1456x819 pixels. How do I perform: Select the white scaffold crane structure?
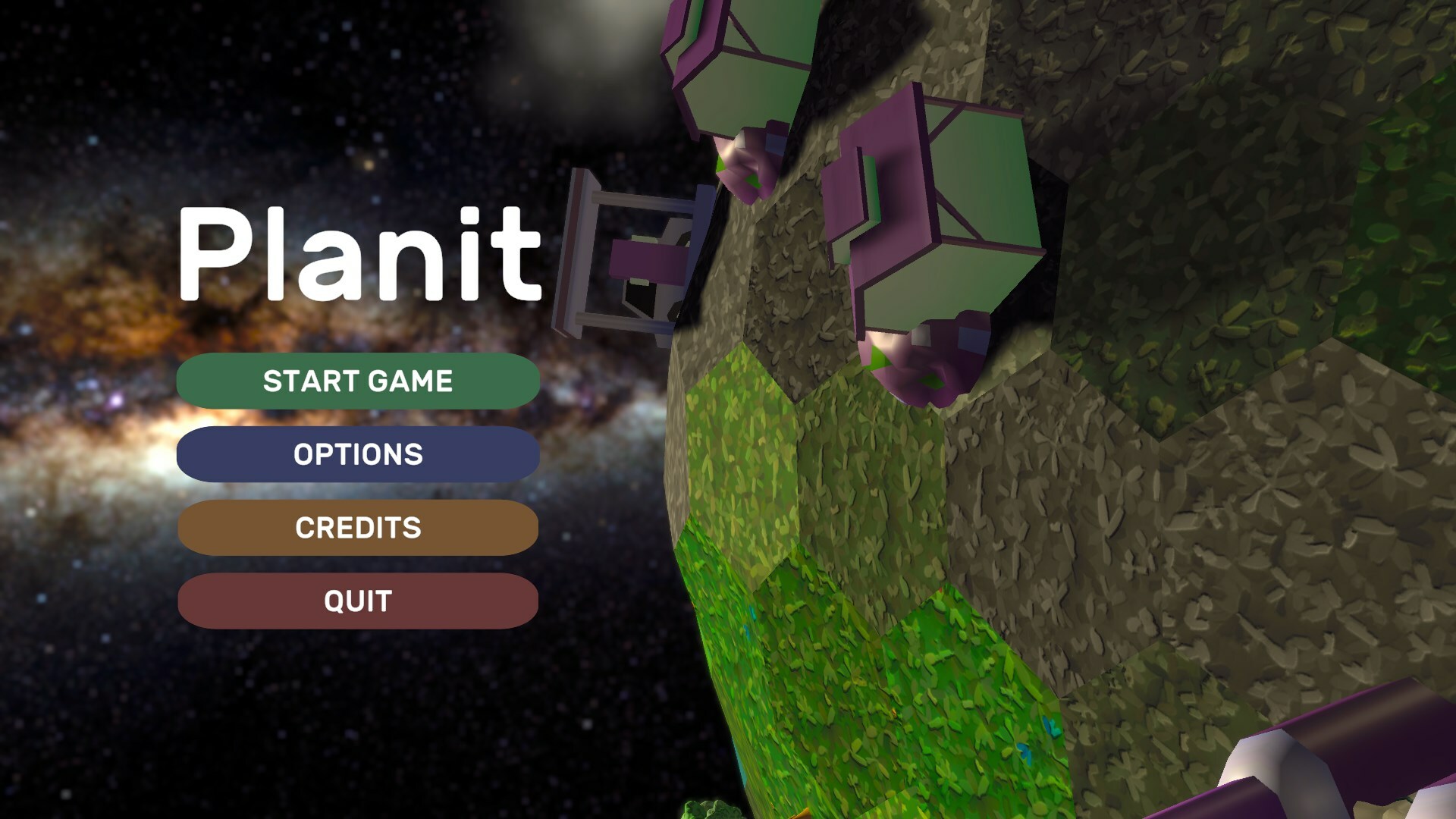pyautogui.click(x=629, y=258)
